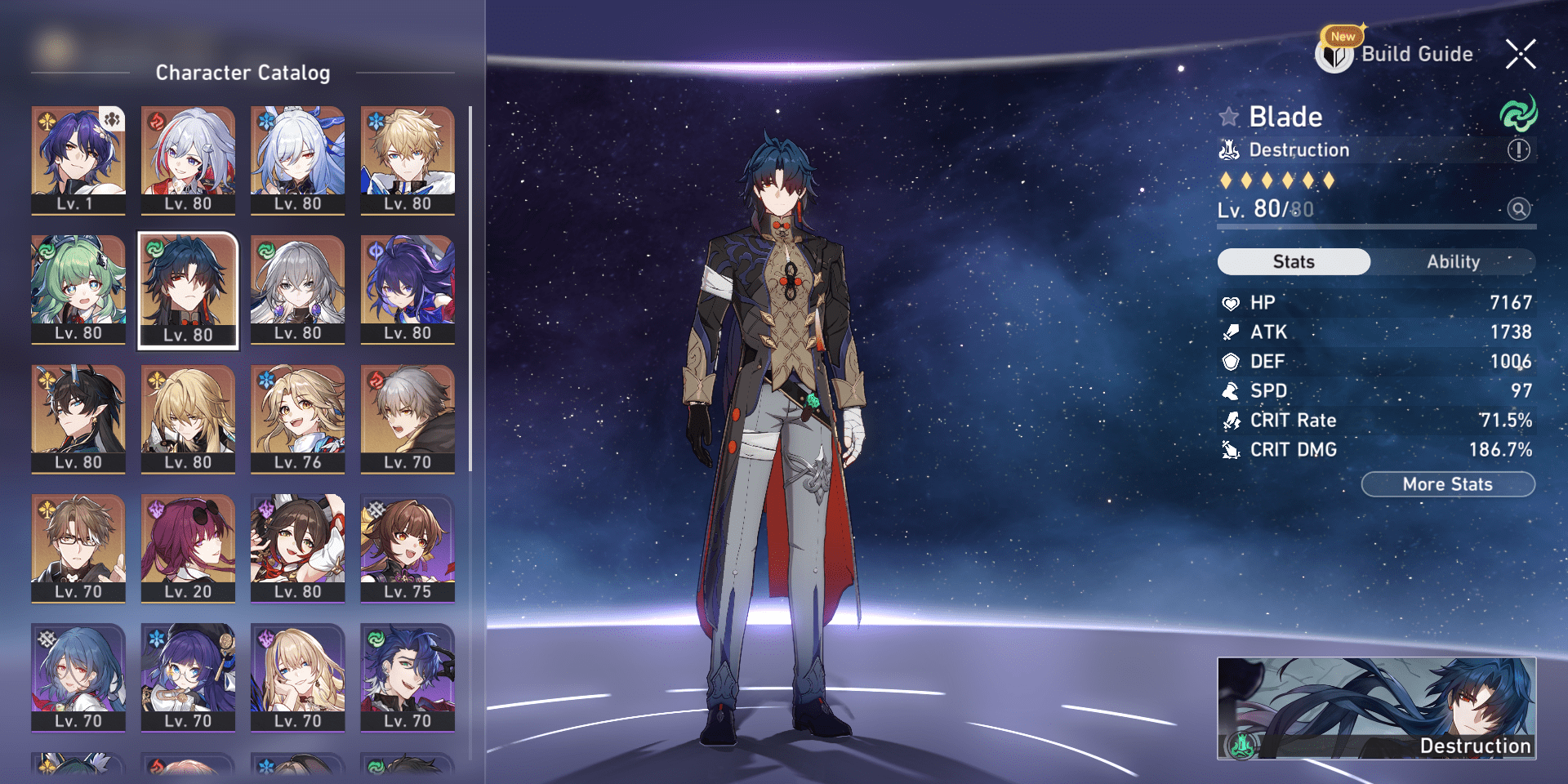Open More Stats
The image size is (1568, 784).
[1448, 483]
